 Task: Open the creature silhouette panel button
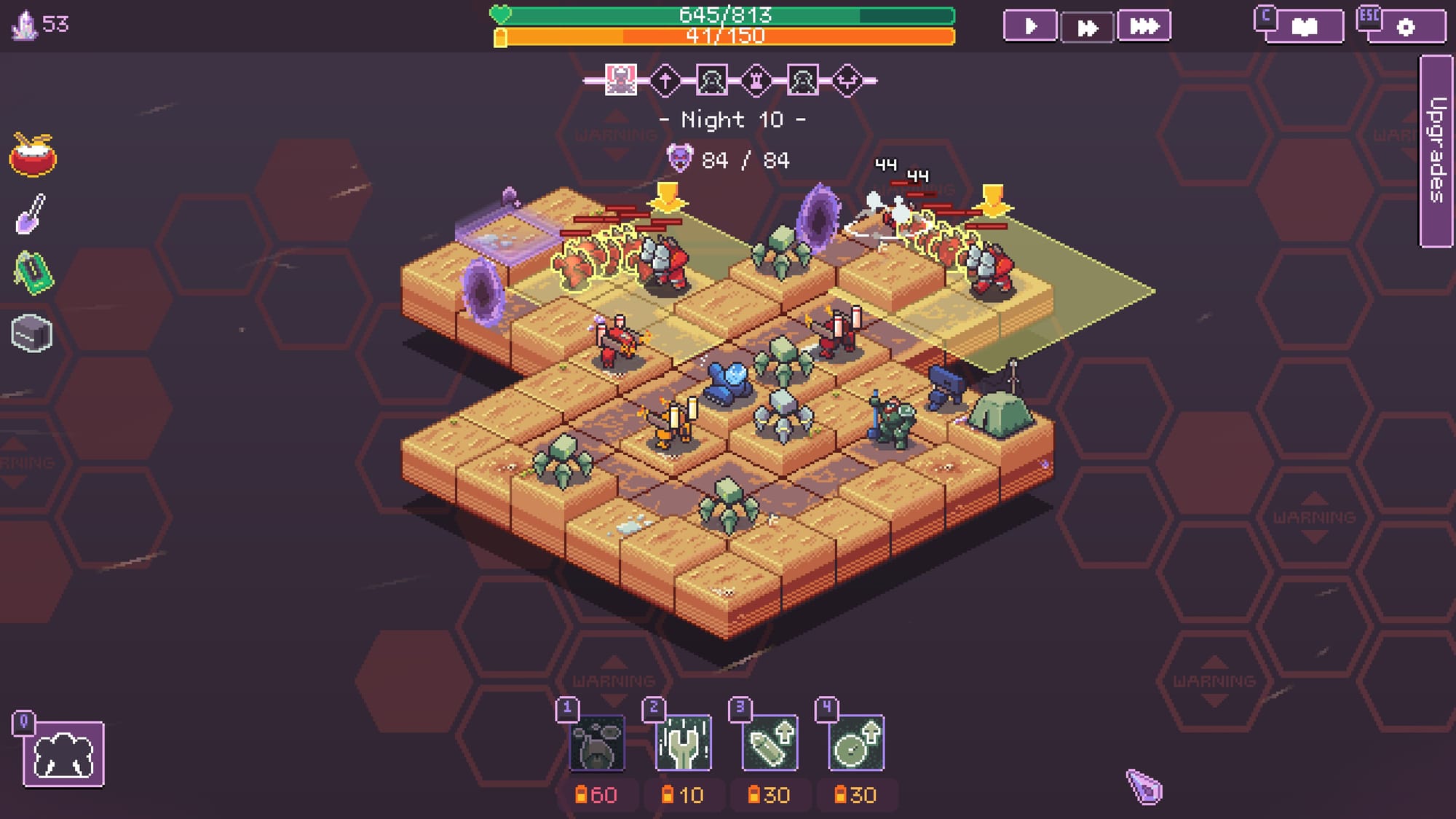[x=63, y=754]
